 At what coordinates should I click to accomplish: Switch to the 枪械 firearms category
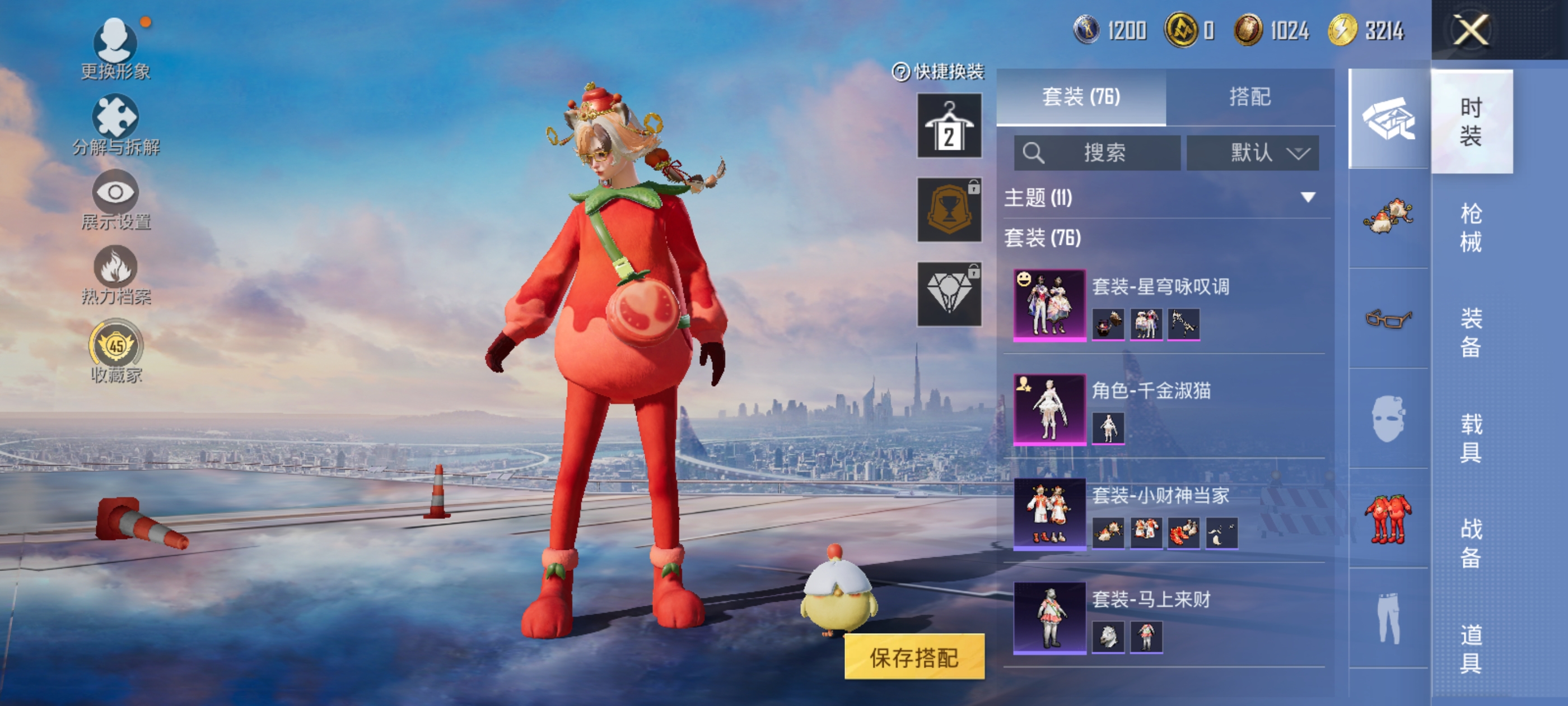pos(1471,227)
